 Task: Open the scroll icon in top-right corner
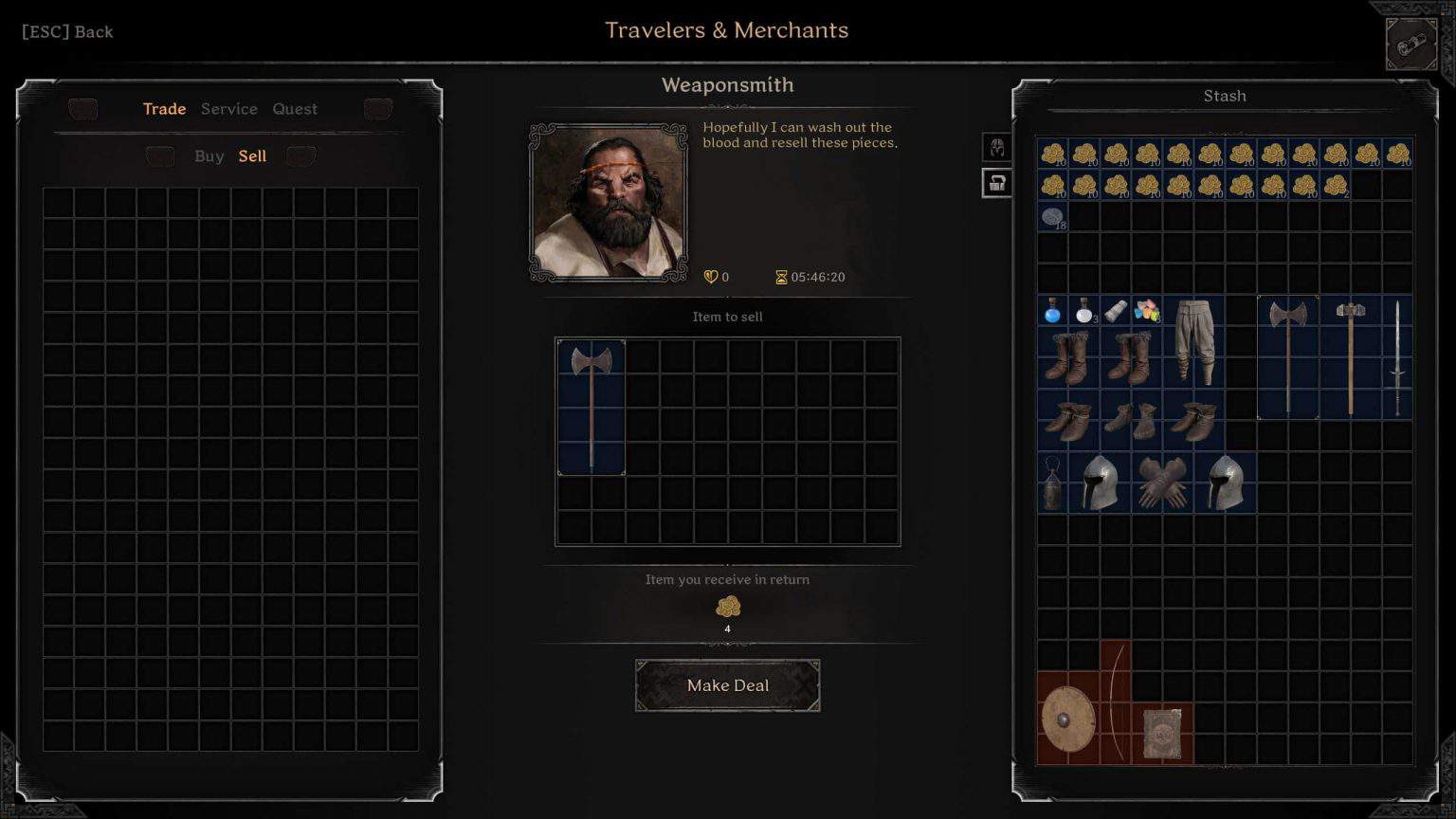tap(1410, 43)
